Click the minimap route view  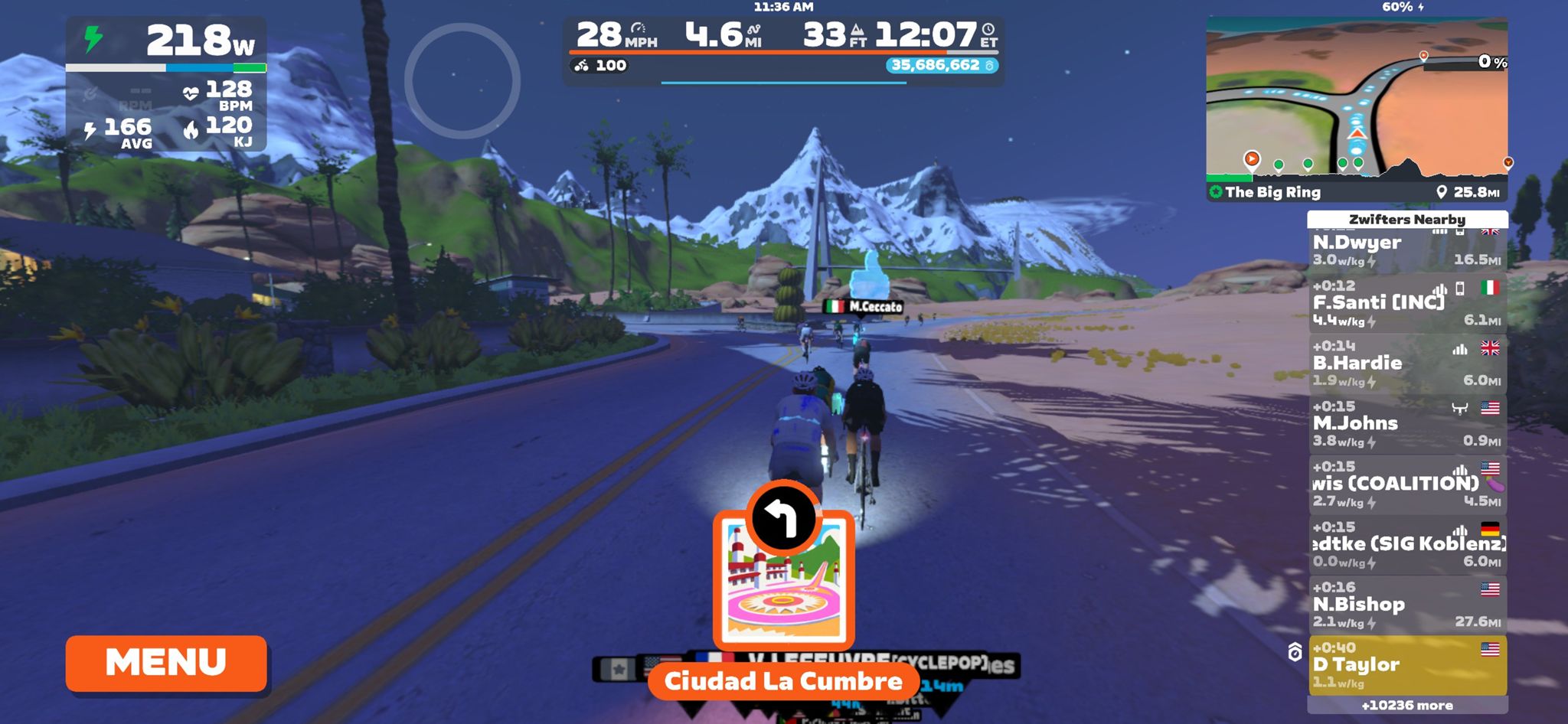point(1356,99)
